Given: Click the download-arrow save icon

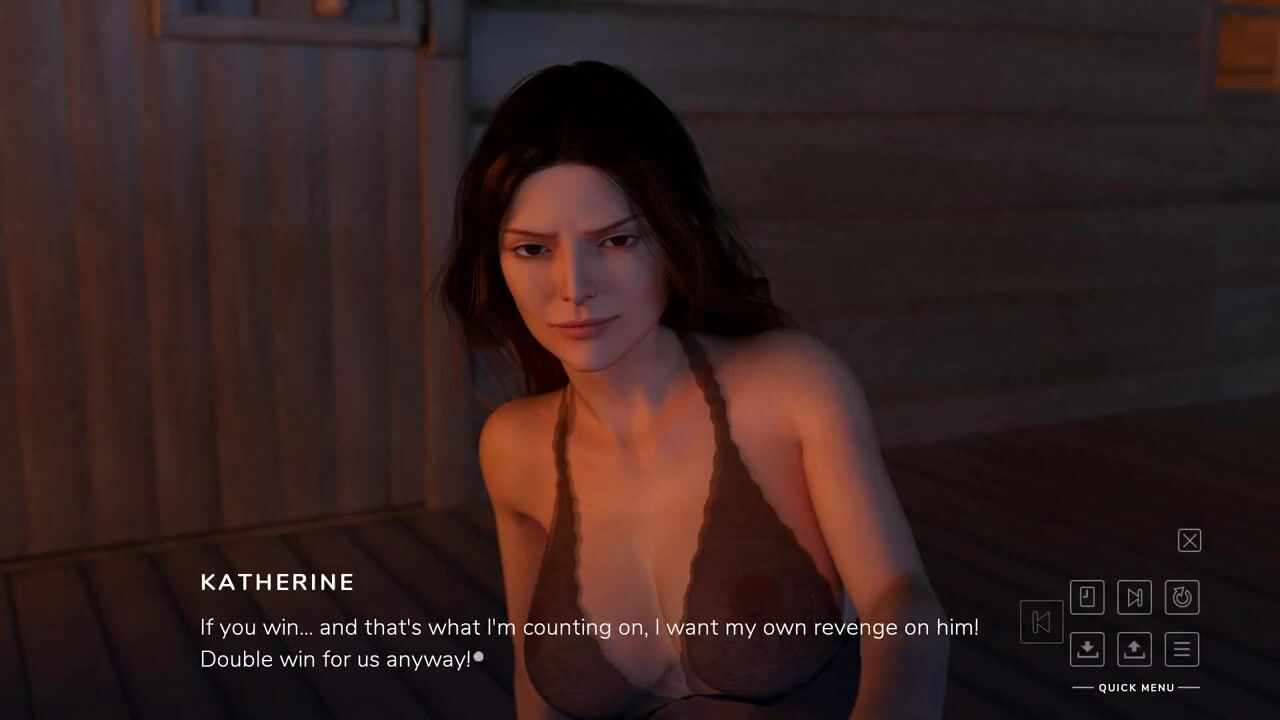Looking at the screenshot, I should [x=1087, y=649].
